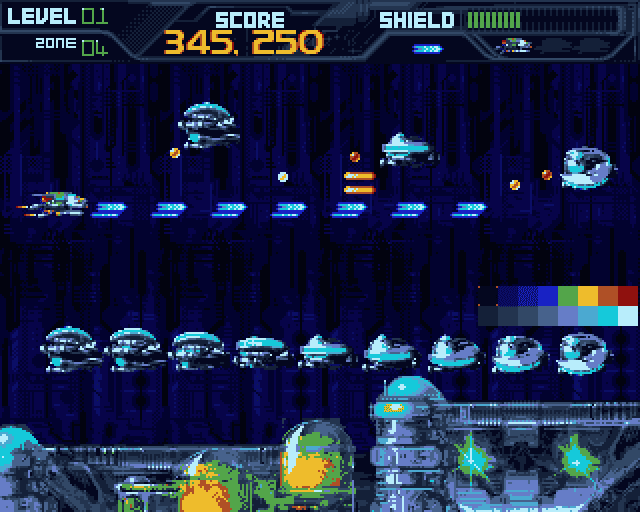Viewport: 640px width, 512px height.
Task: Click the blue plasma bolt weapon icon
Action: click(x=428, y=48)
